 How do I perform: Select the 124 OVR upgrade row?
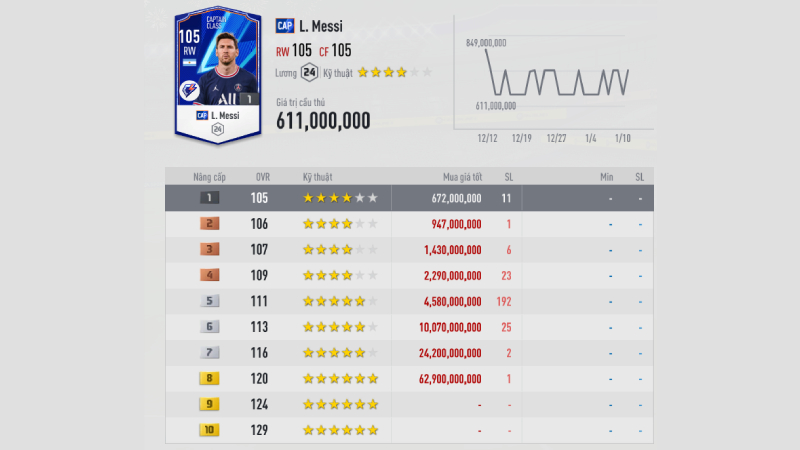(410, 404)
